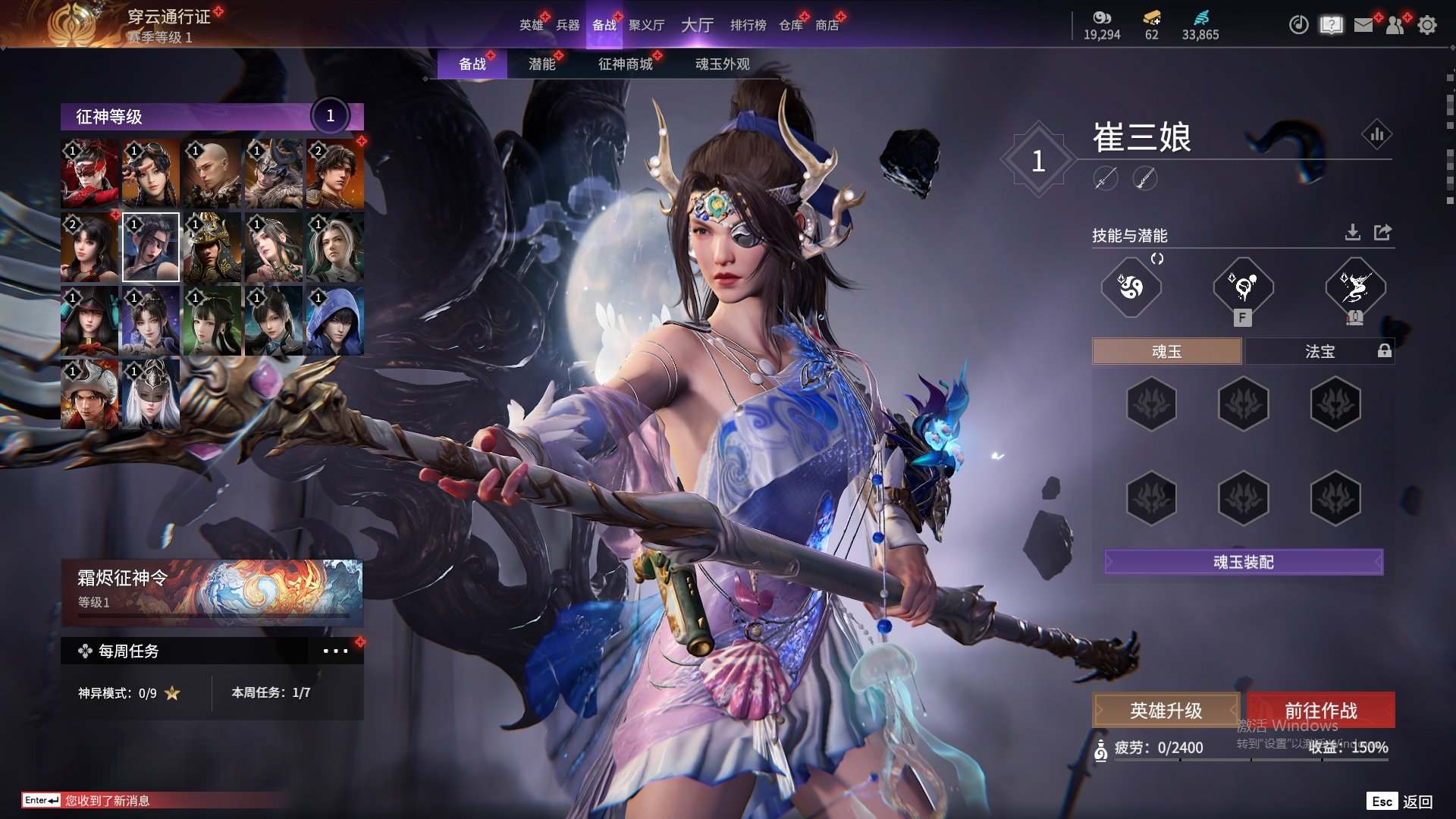Click the 英雄升级 hero upgrade button
This screenshot has width=1456, height=819.
click(x=1166, y=711)
